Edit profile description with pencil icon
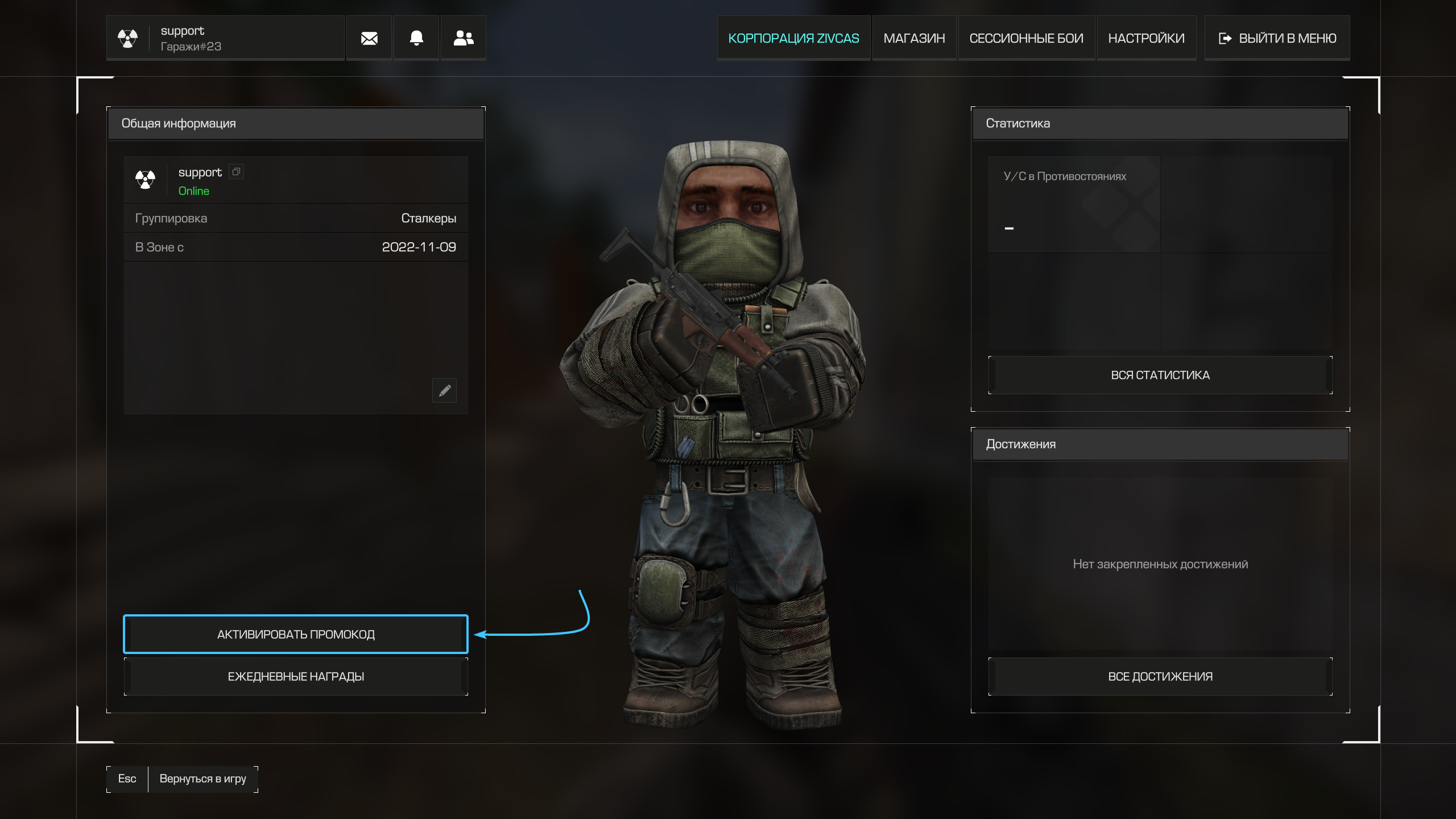 tap(445, 391)
